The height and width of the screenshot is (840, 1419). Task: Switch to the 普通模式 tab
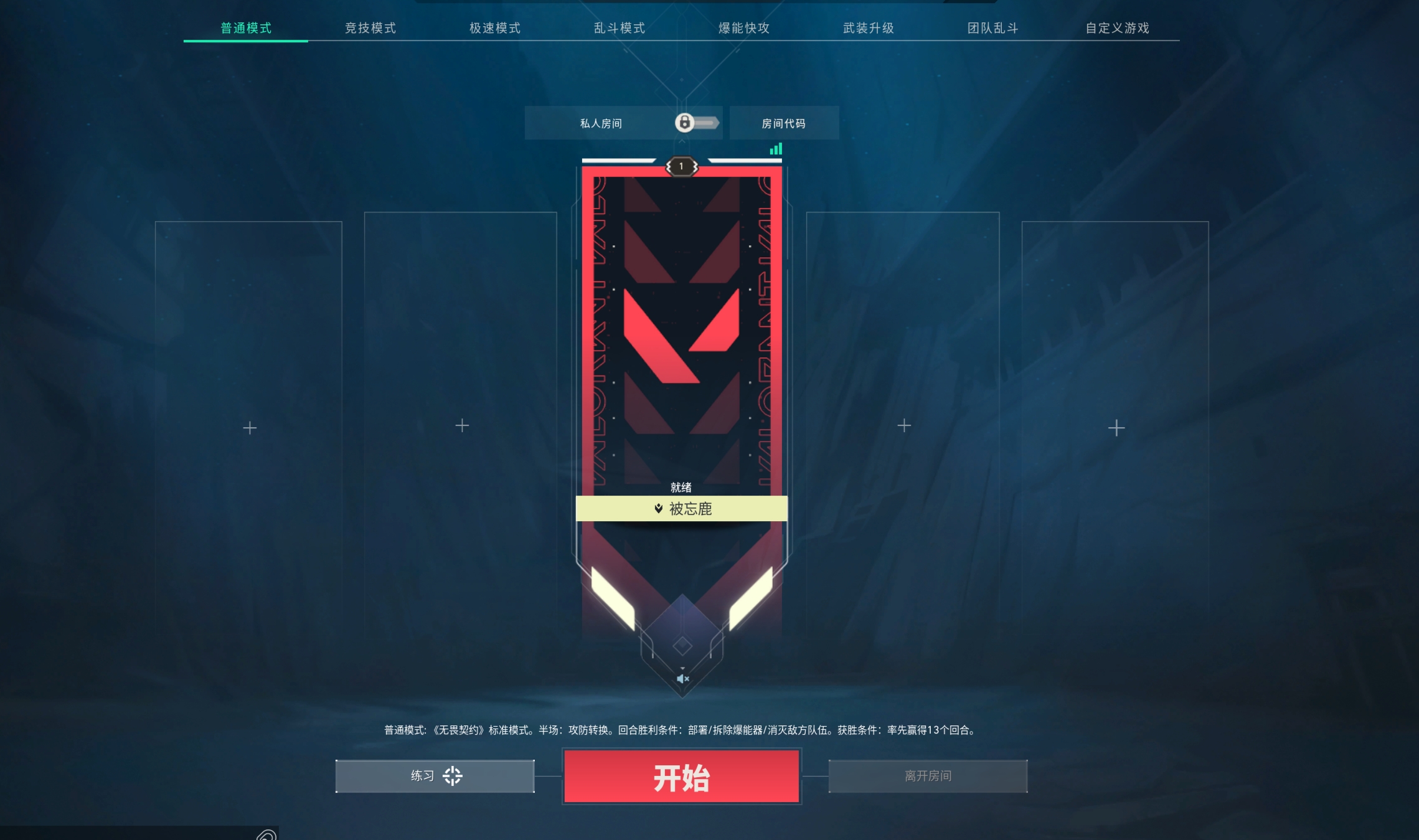pyautogui.click(x=246, y=28)
